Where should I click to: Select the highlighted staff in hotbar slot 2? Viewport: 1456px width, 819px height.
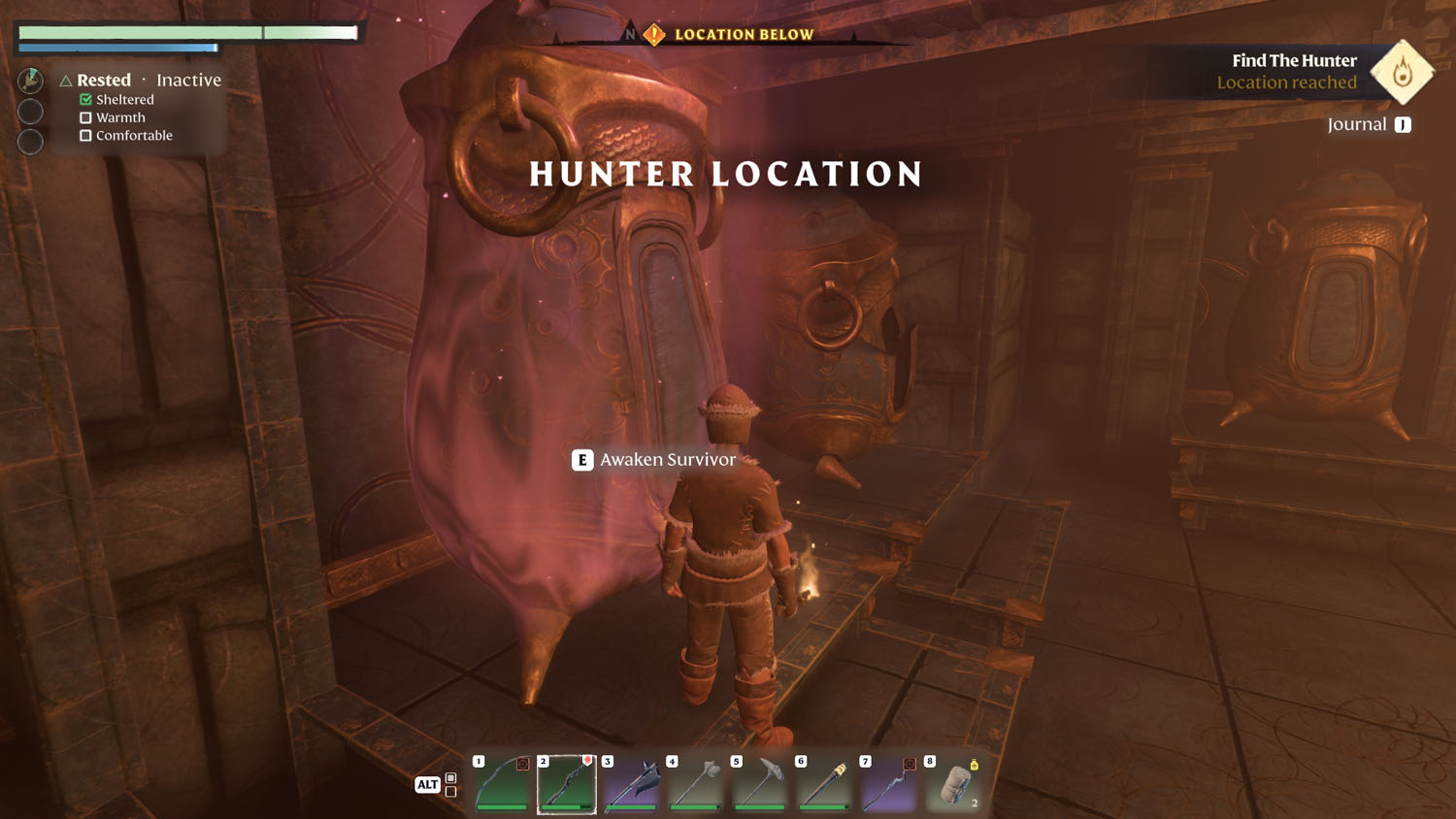point(567,784)
